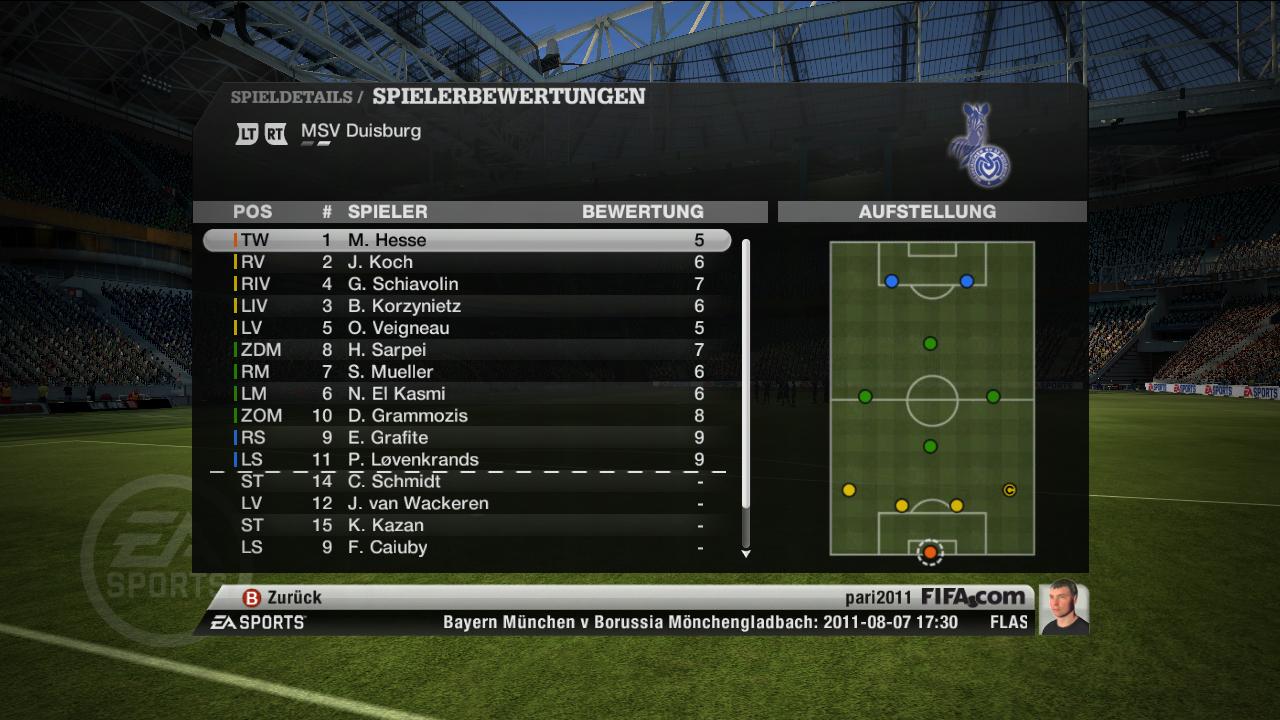The height and width of the screenshot is (720, 1280).
Task: Pick N. El Kasmi from the list
Action: pos(467,394)
